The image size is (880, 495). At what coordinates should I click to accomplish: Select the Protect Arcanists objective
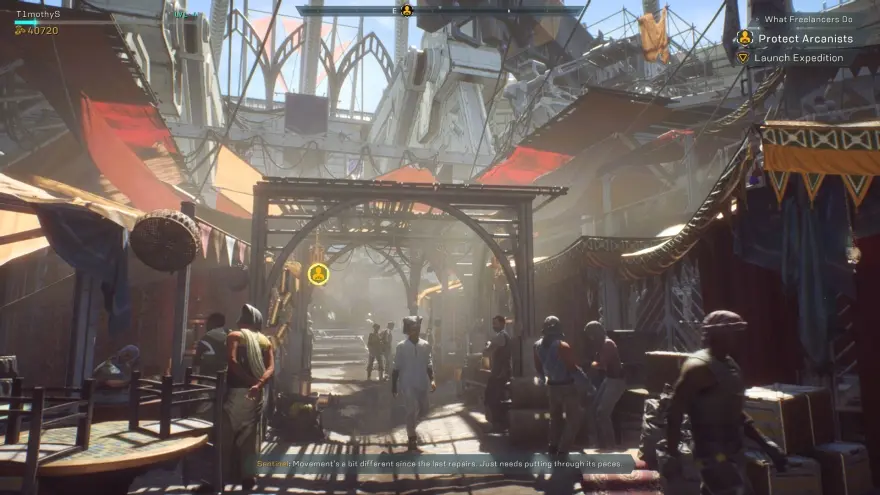[805, 38]
